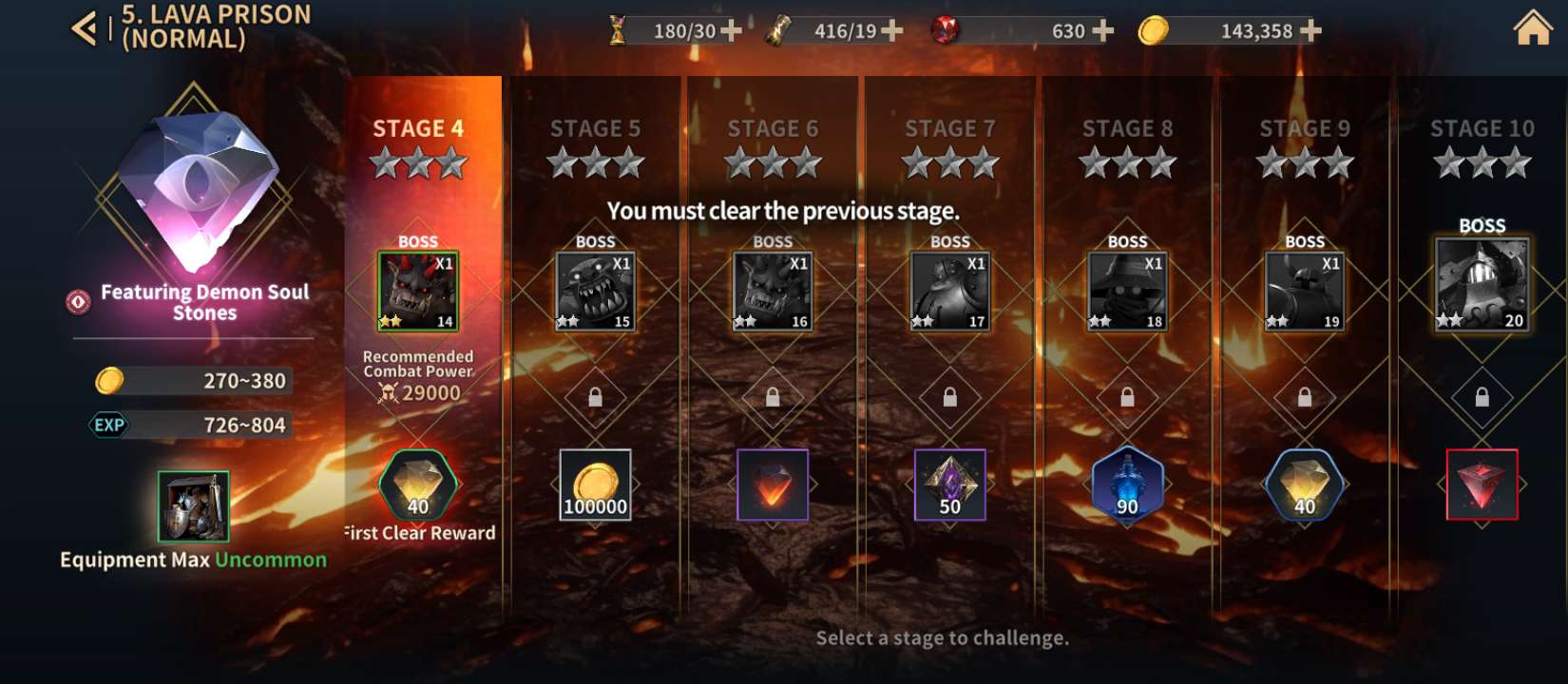The height and width of the screenshot is (684, 1568).
Task: Buy more red gems with plus
Action: click(x=1103, y=31)
